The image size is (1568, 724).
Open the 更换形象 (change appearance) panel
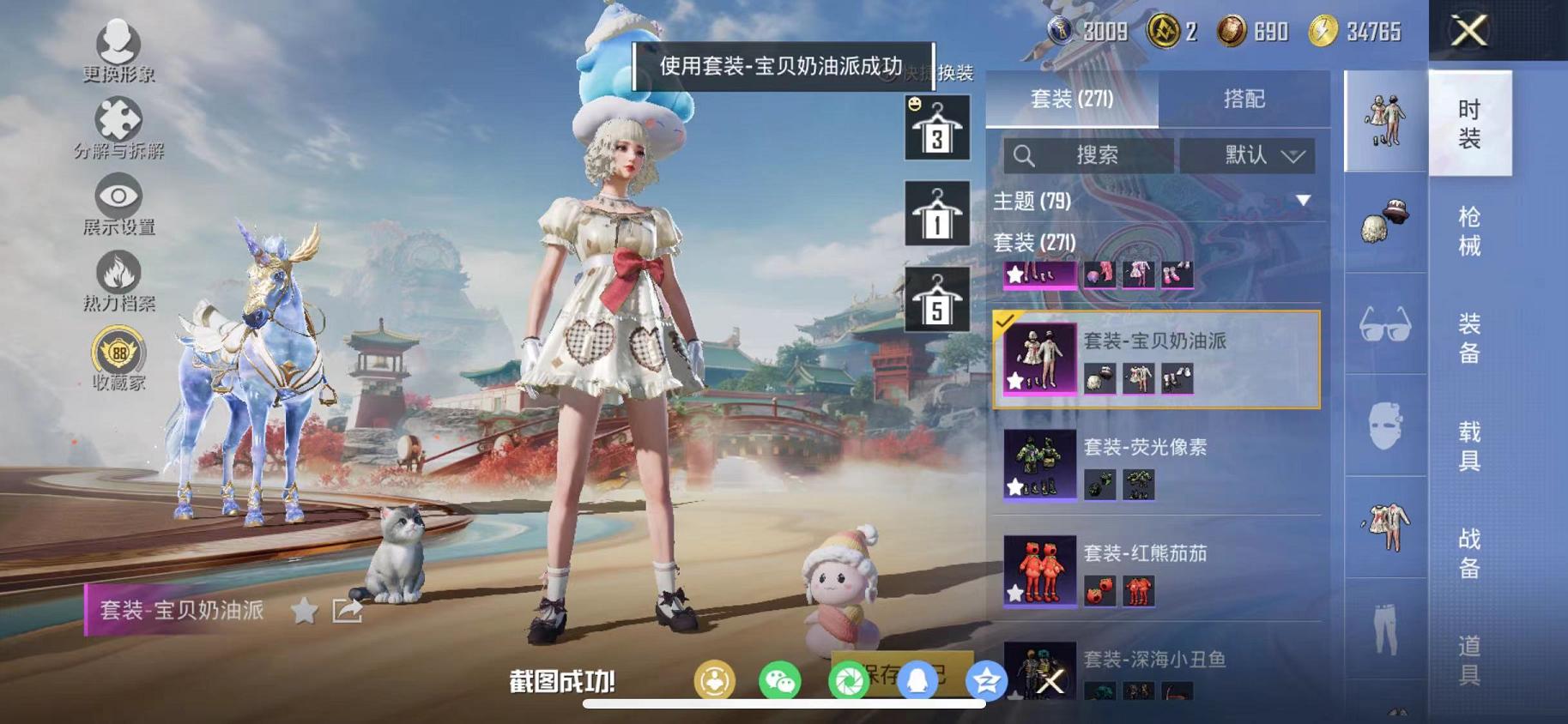click(120, 51)
